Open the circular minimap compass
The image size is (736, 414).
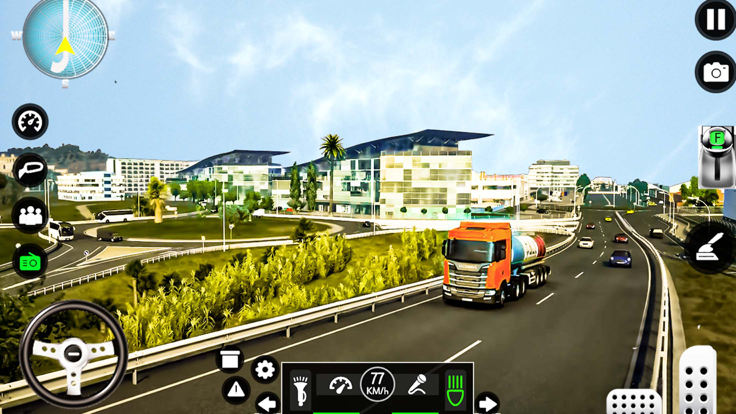(65, 39)
